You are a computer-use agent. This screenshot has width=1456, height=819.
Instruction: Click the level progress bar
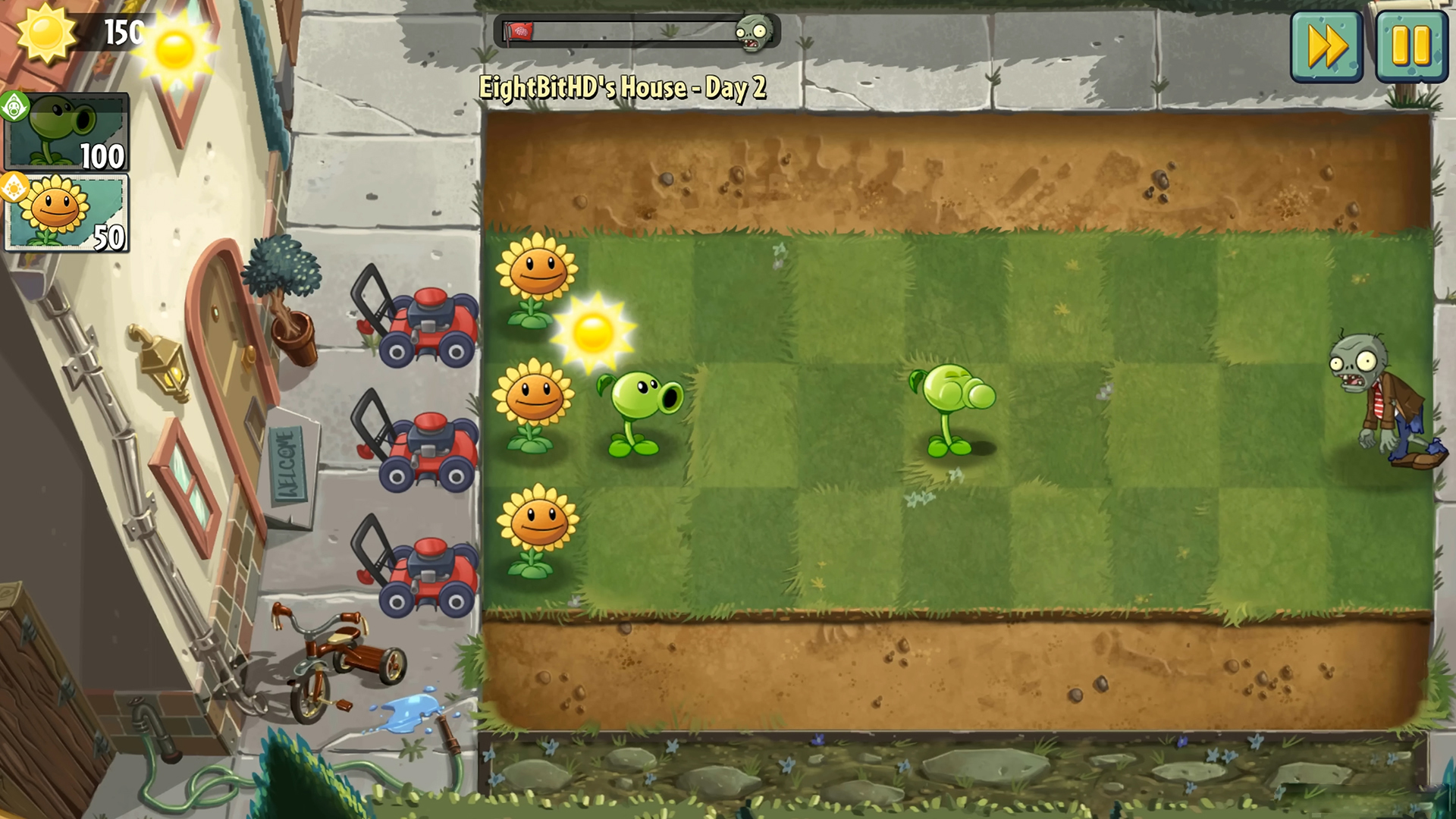(x=637, y=32)
